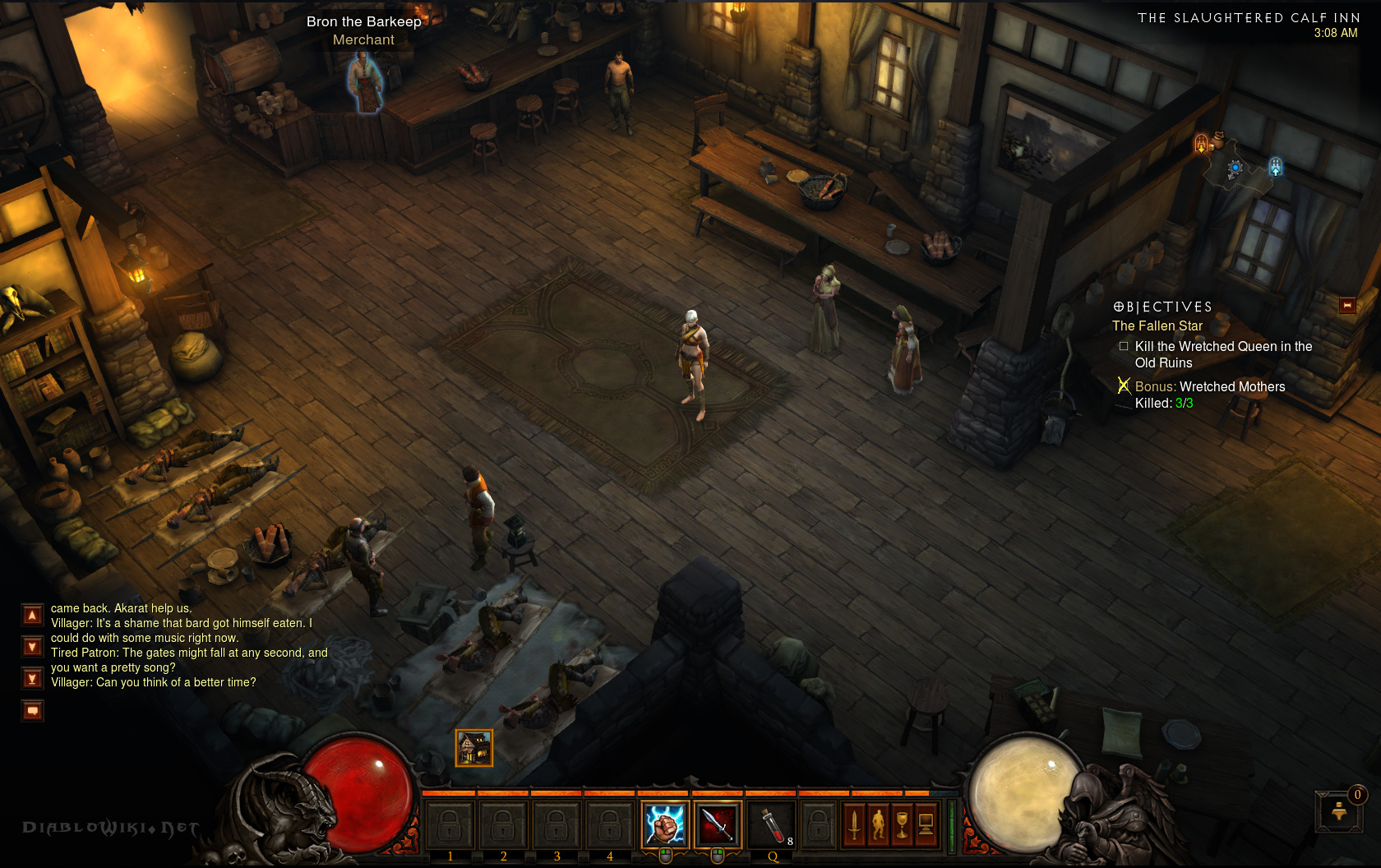The height and width of the screenshot is (868, 1381).
Task: Select the bloody dagger attack skill
Action: (x=717, y=824)
